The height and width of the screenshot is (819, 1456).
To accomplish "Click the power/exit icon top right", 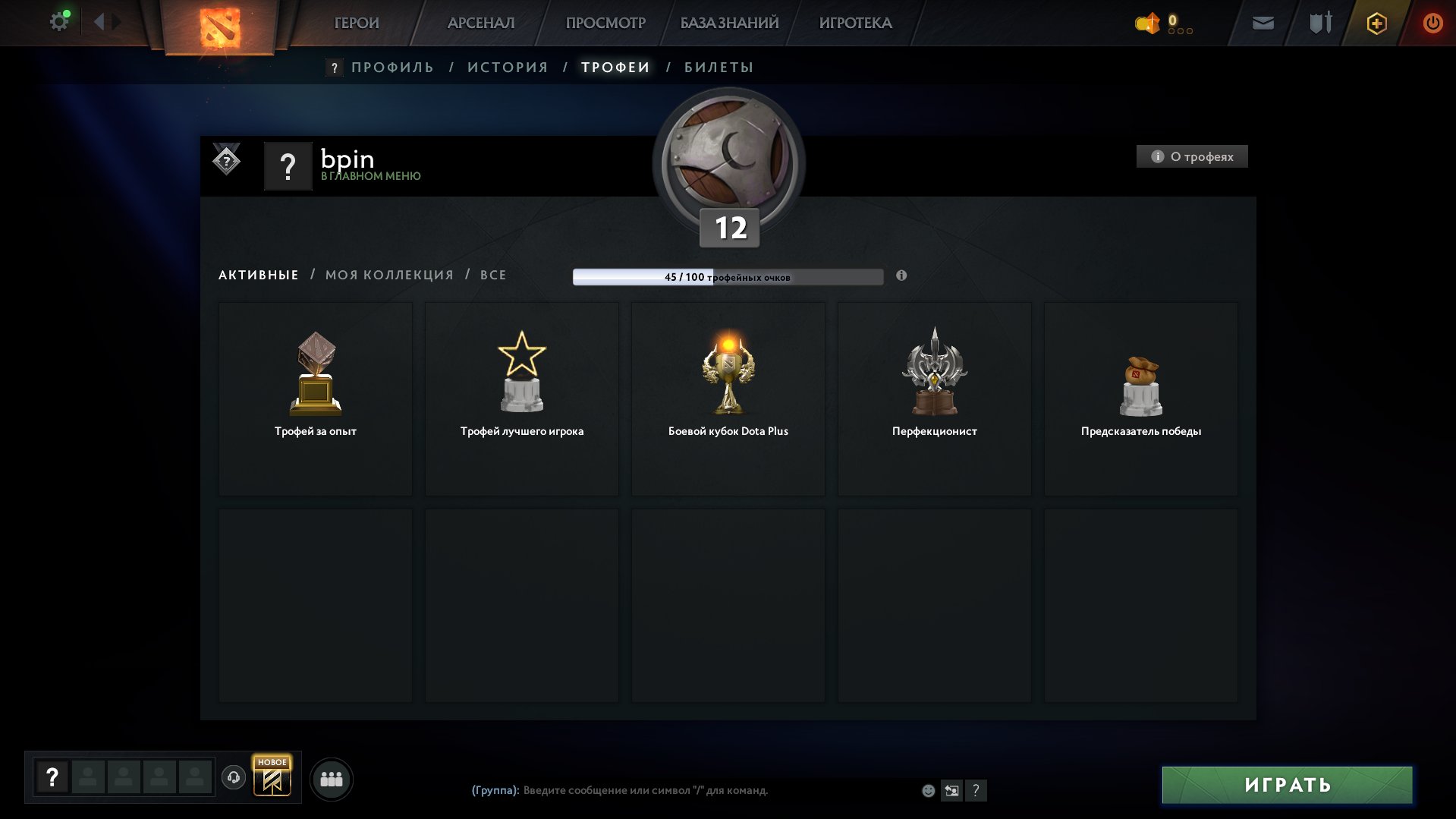I will (1432, 24).
